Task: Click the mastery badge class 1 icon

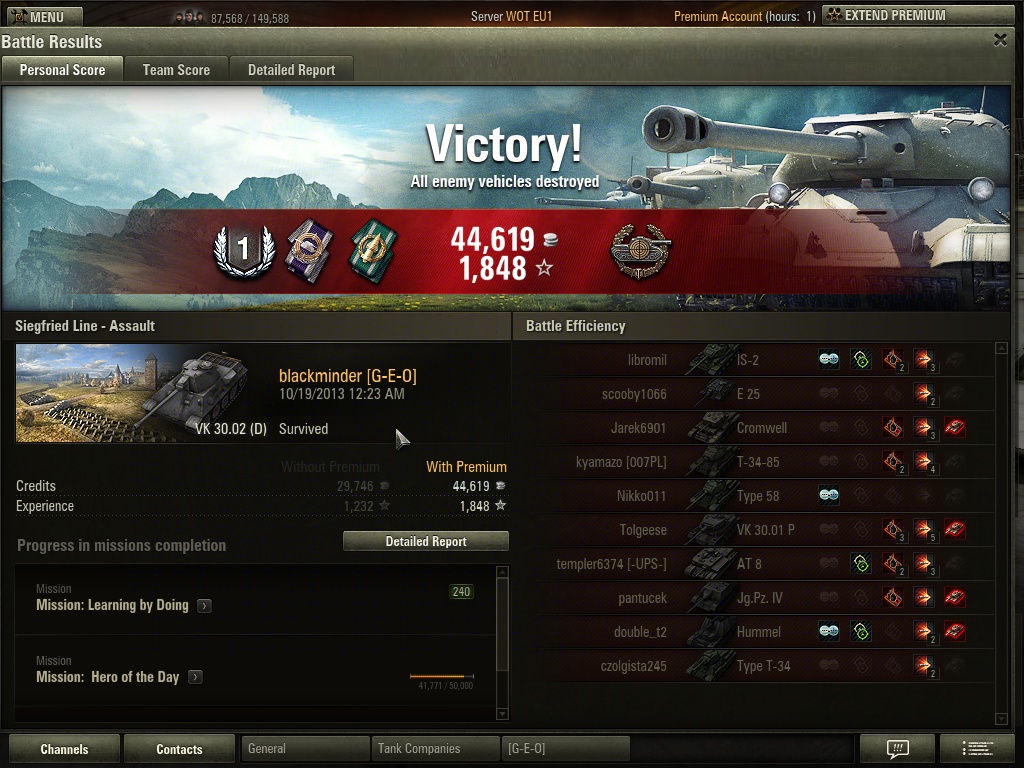Action: coord(243,249)
